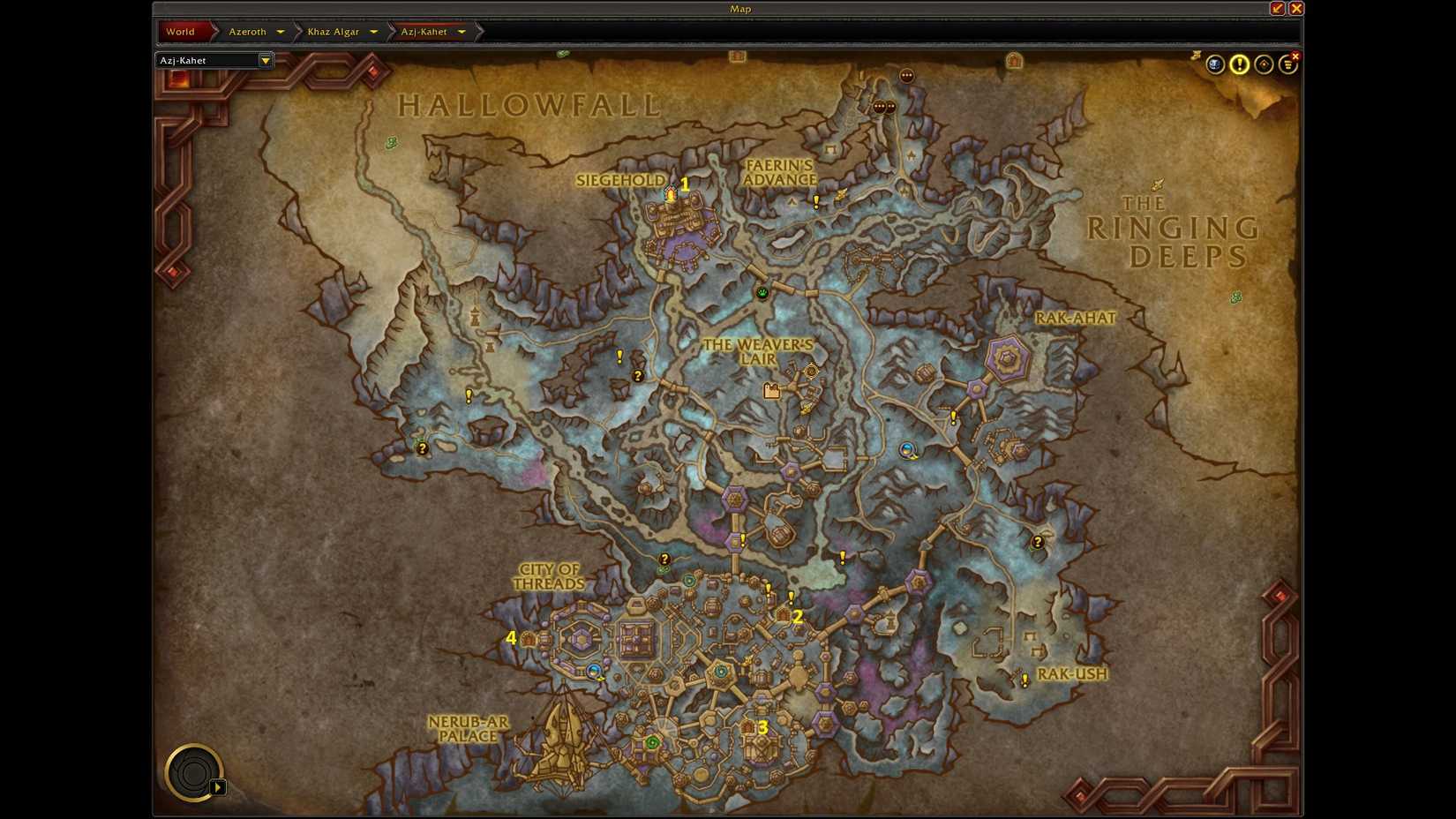The image size is (1456, 819).
Task: Select the question mark turn-in near Rak-Ahat
Action: (x=1039, y=541)
